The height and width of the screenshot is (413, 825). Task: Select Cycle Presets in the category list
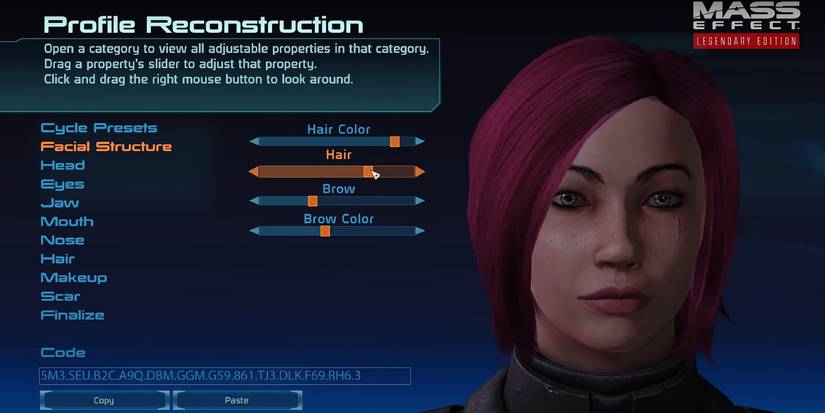click(x=98, y=128)
